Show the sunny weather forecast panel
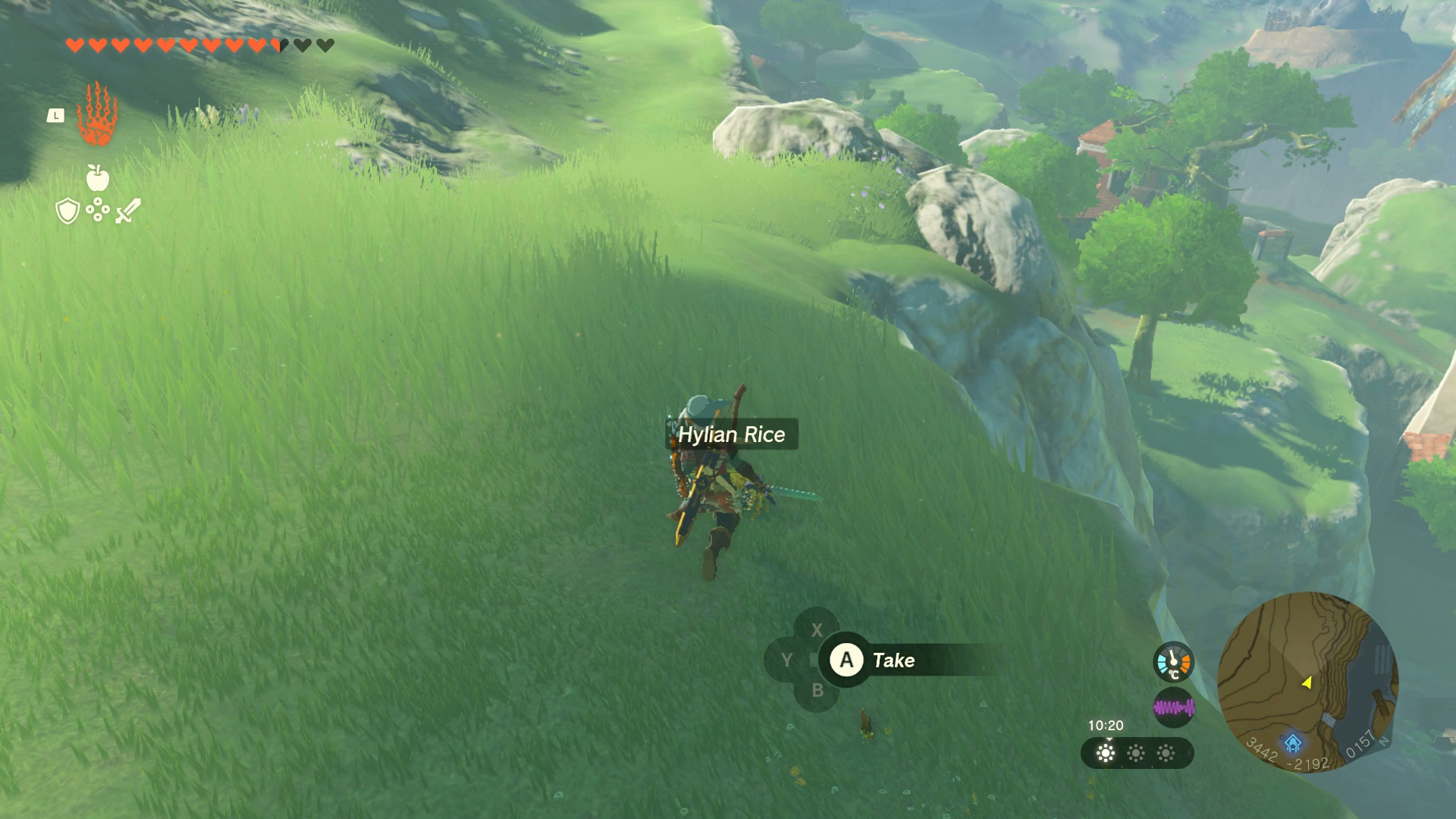This screenshot has width=1456, height=819. coord(1137,753)
